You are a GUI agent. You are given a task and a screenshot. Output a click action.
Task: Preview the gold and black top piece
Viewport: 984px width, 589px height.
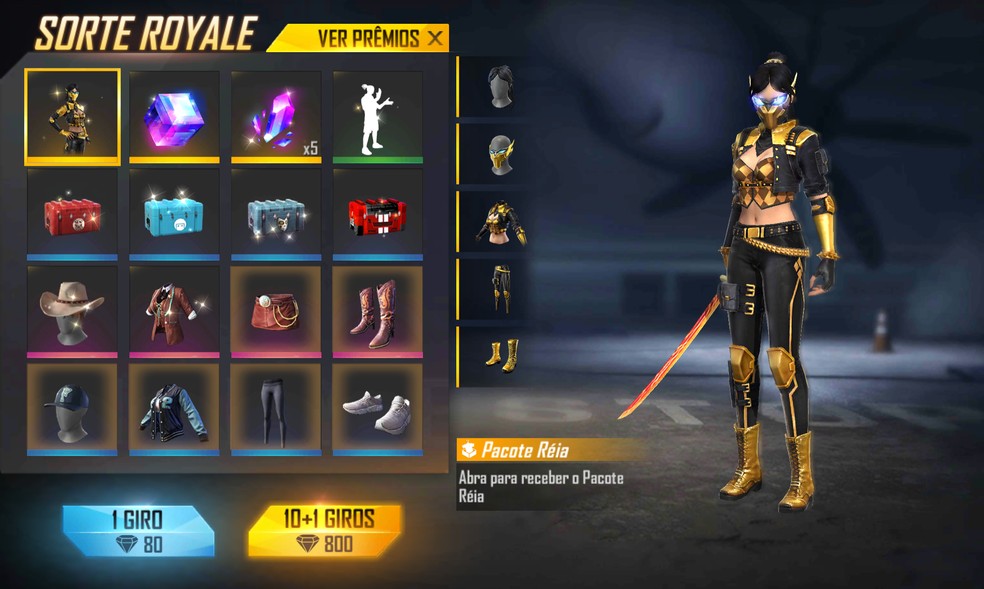tap(500, 222)
